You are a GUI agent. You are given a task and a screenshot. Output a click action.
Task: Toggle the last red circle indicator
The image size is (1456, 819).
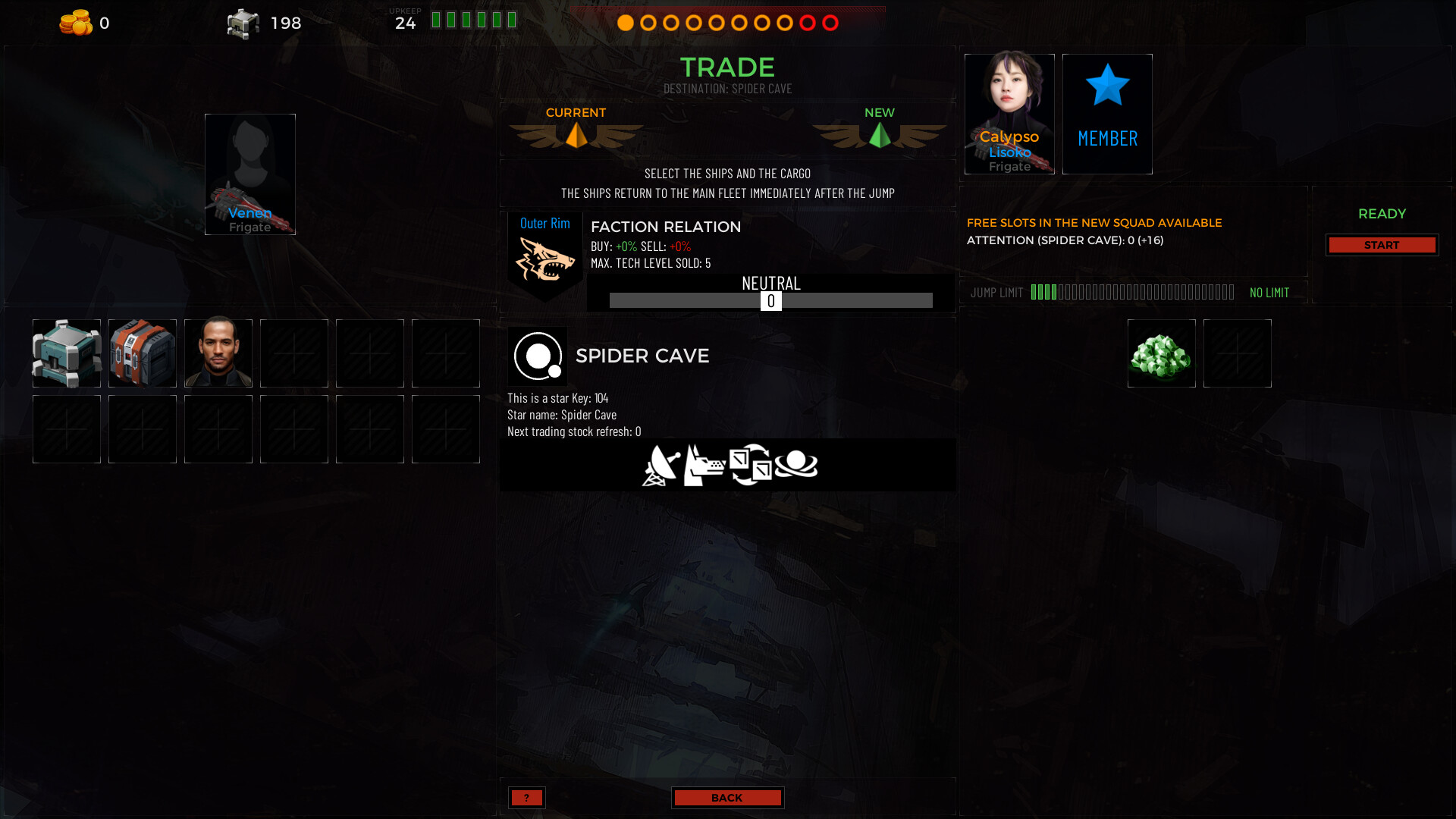pos(830,24)
